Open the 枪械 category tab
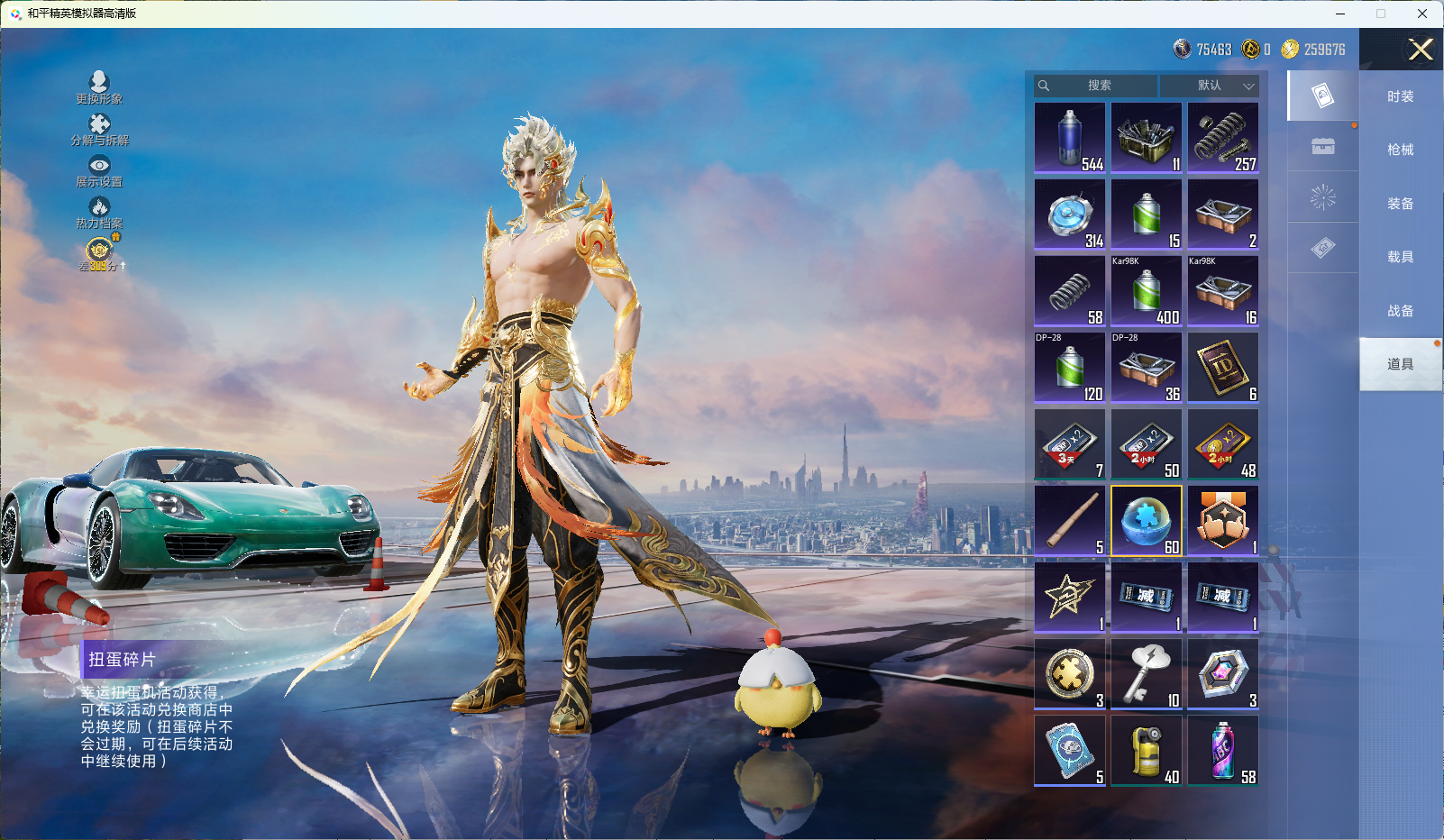This screenshot has width=1444, height=840. pyautogui.click(x=1400, y=150)
